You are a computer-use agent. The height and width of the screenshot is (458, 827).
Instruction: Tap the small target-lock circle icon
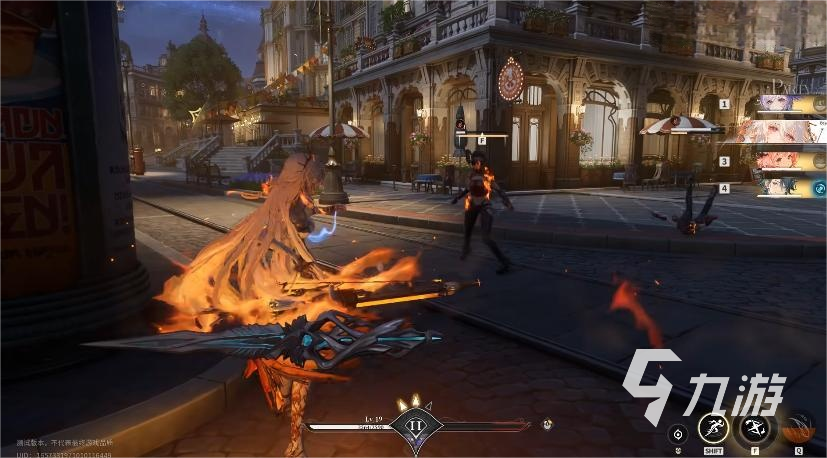coord(679,434)
